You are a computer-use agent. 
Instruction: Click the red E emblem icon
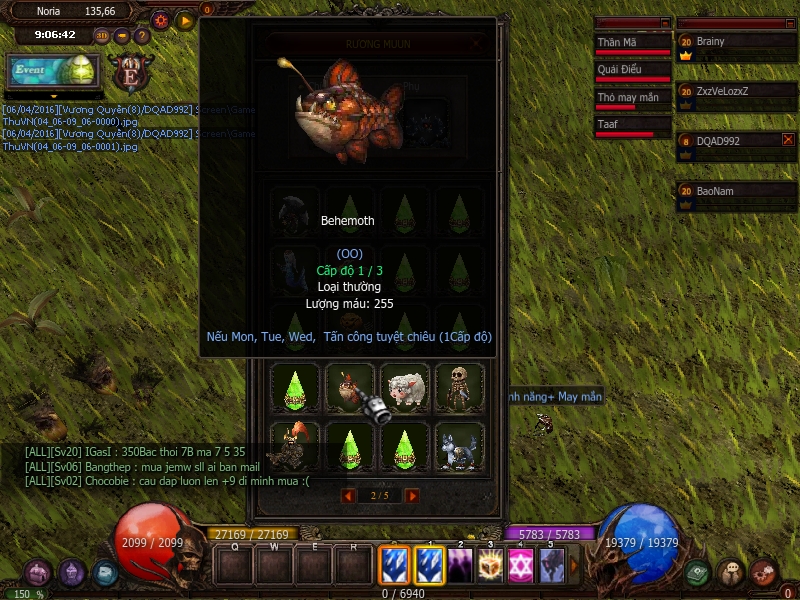click(x=128, y=72)
